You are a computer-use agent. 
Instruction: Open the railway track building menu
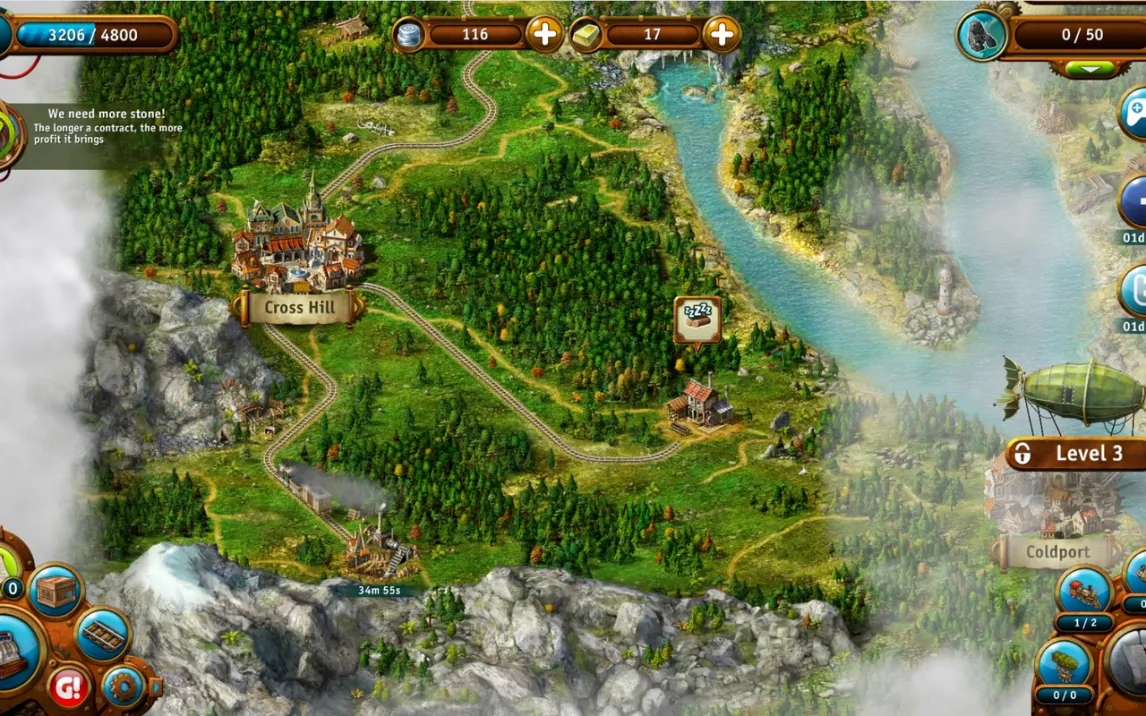pyautogui.click(x=102, y=633)
